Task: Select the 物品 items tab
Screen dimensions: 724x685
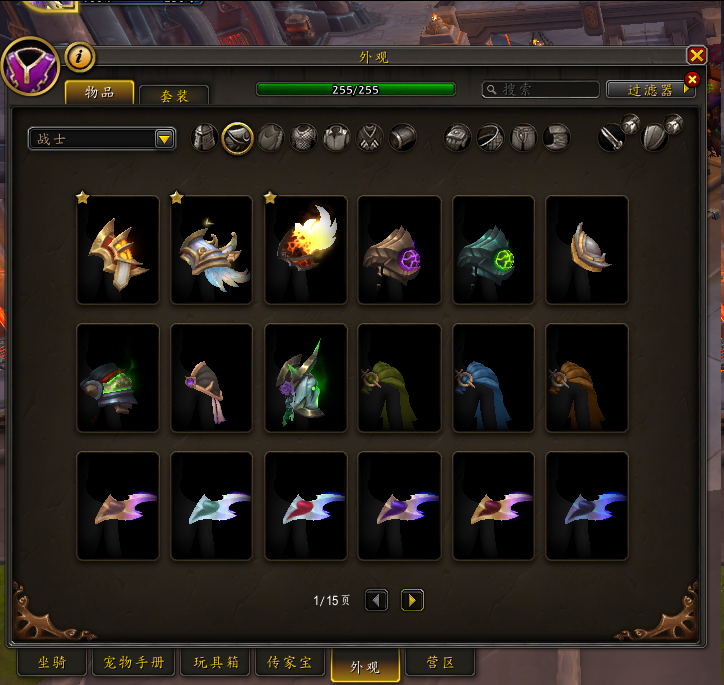Action: point(99,93)
